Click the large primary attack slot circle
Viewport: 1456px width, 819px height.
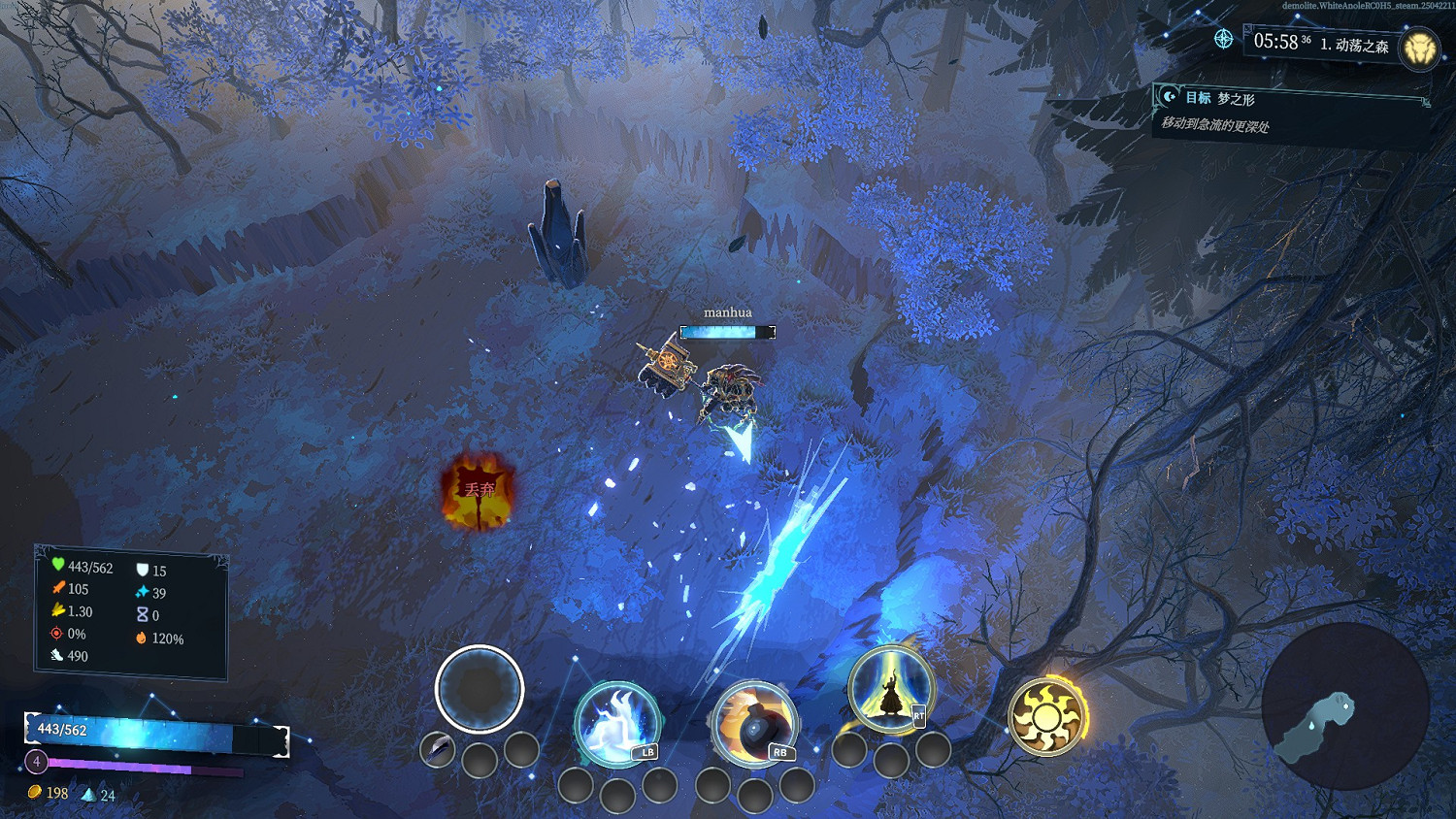[x=480, y=688]
